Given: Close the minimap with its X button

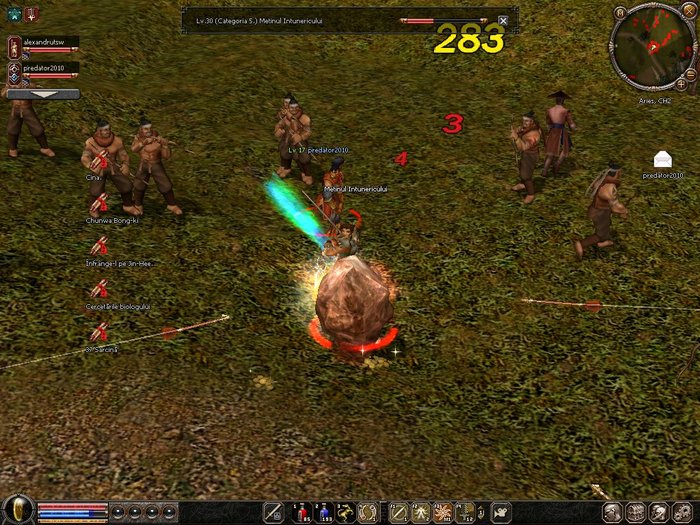Looking at the screenshot, I should point(689,12).
